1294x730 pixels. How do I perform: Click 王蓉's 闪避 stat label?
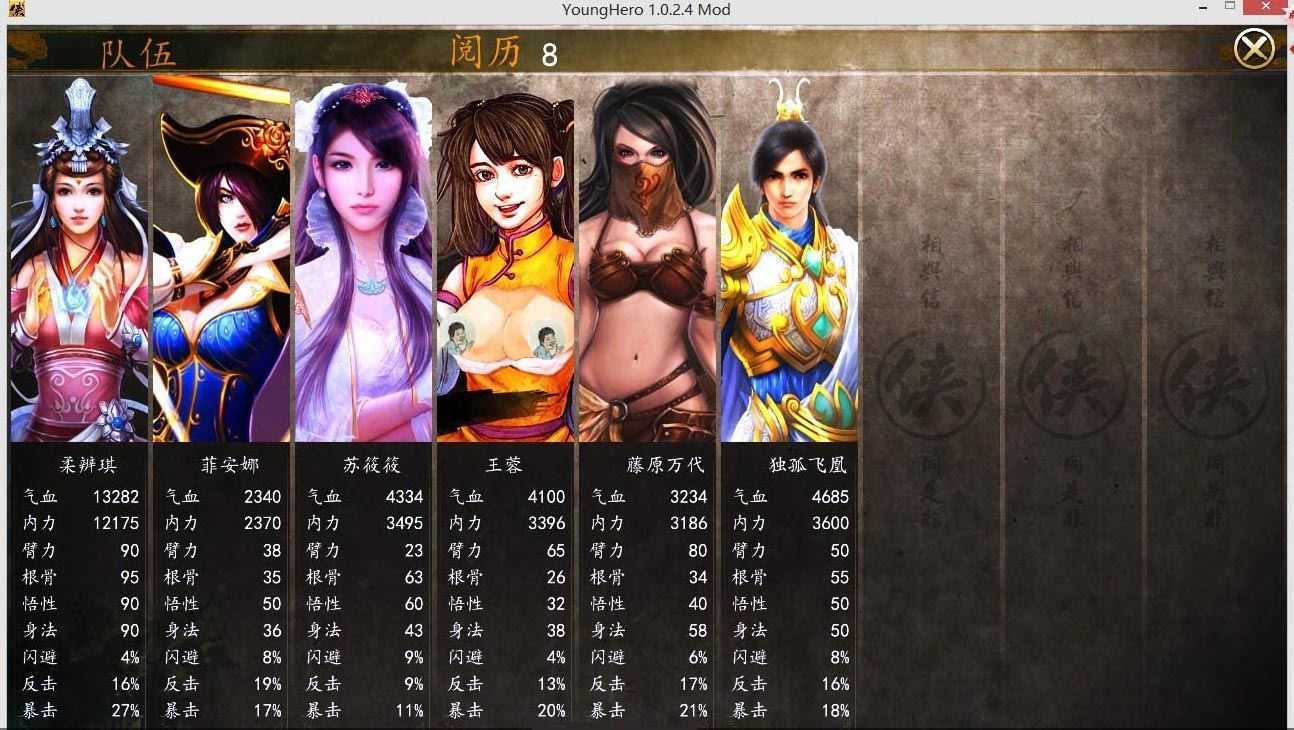tap(465, 657)
